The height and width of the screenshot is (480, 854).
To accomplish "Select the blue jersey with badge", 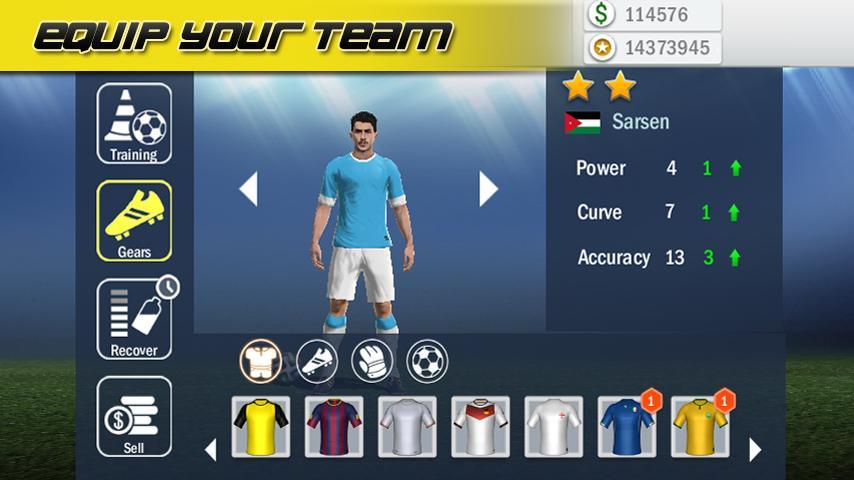I will tap(627, 427).
